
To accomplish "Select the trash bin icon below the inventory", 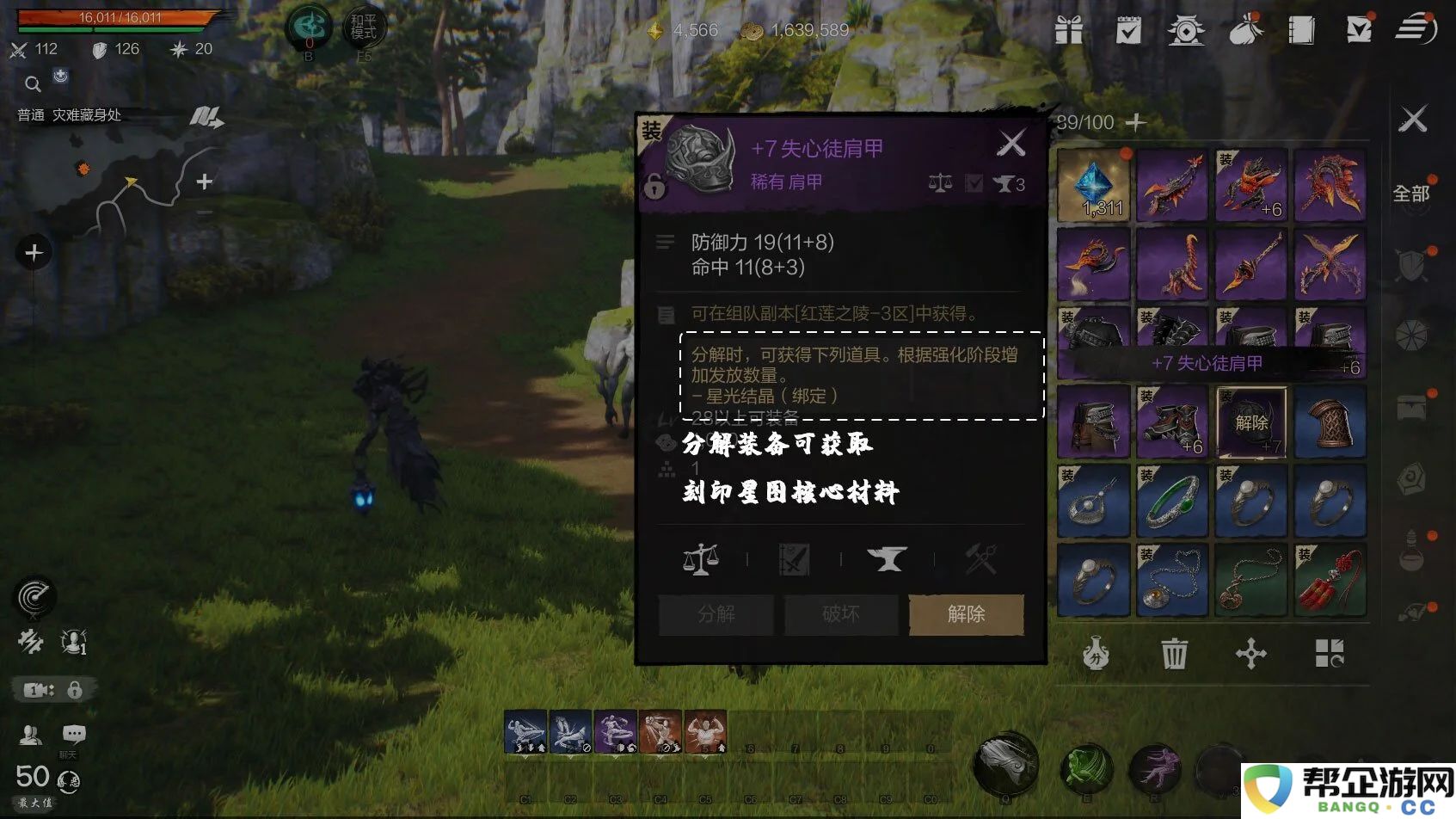I will [1172, 655].
